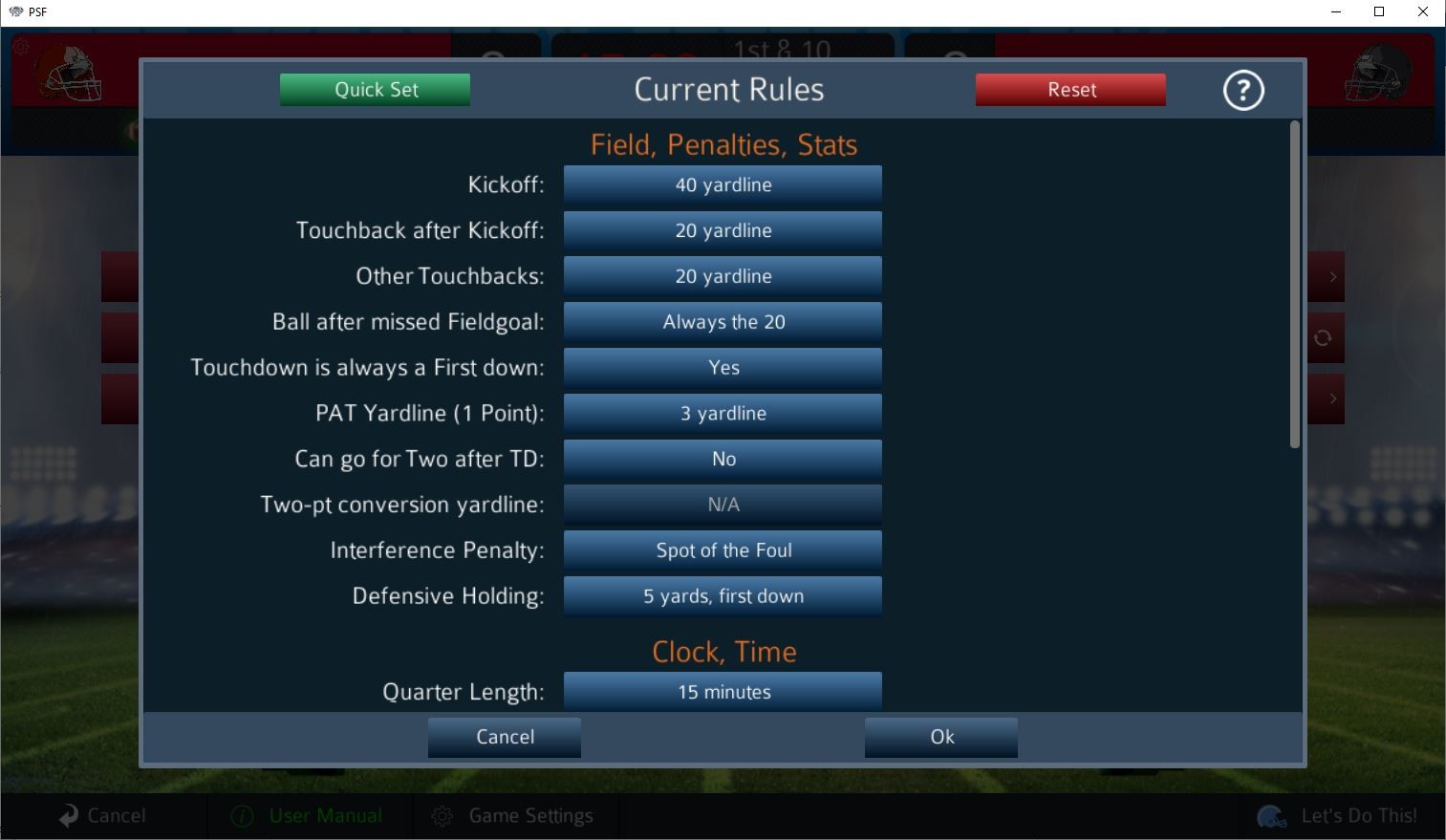
Task: Click the settings gear in top-left corner
Action: [19, 45]
